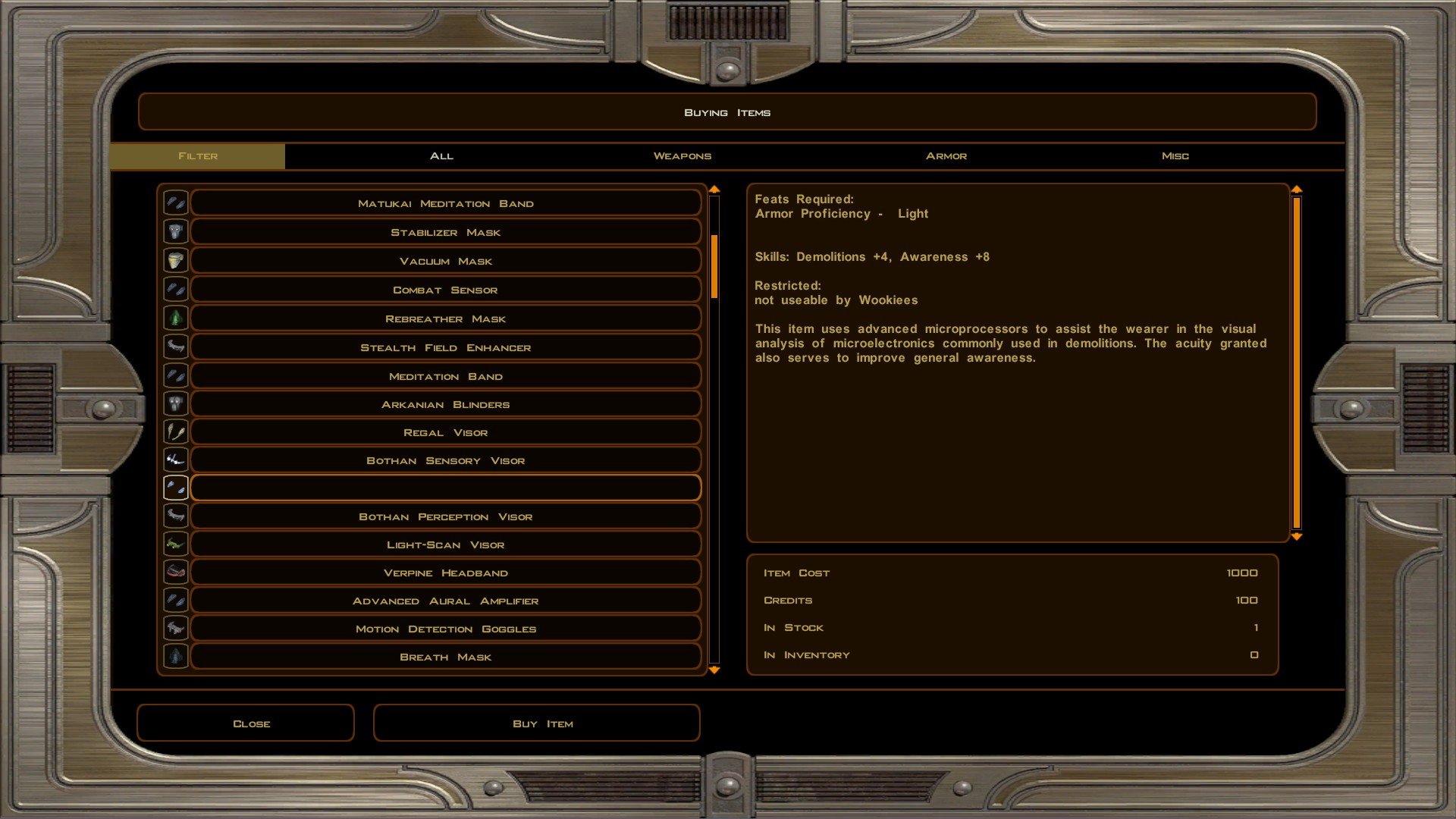Select Arkanian Blinders
This screenshot has width=1456, height=819.
[445, 404]
